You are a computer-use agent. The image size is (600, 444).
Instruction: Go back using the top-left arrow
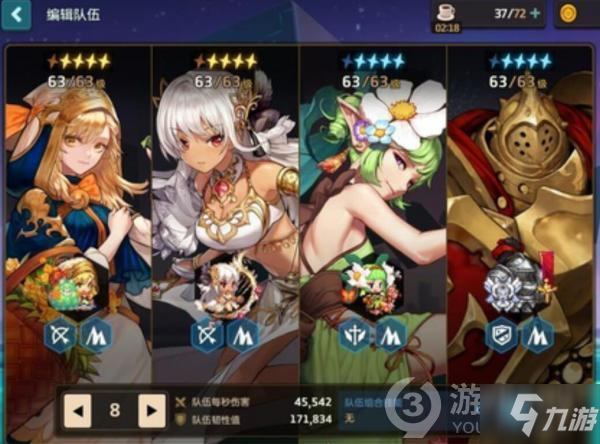coord(17,15)
